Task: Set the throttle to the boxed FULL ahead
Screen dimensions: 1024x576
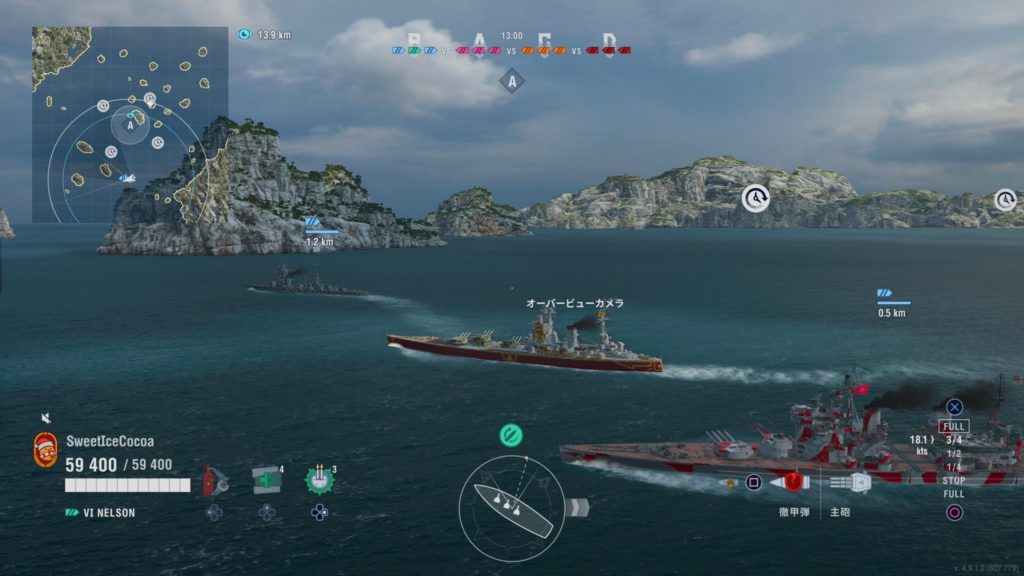Action: click(x=954, y=426)
